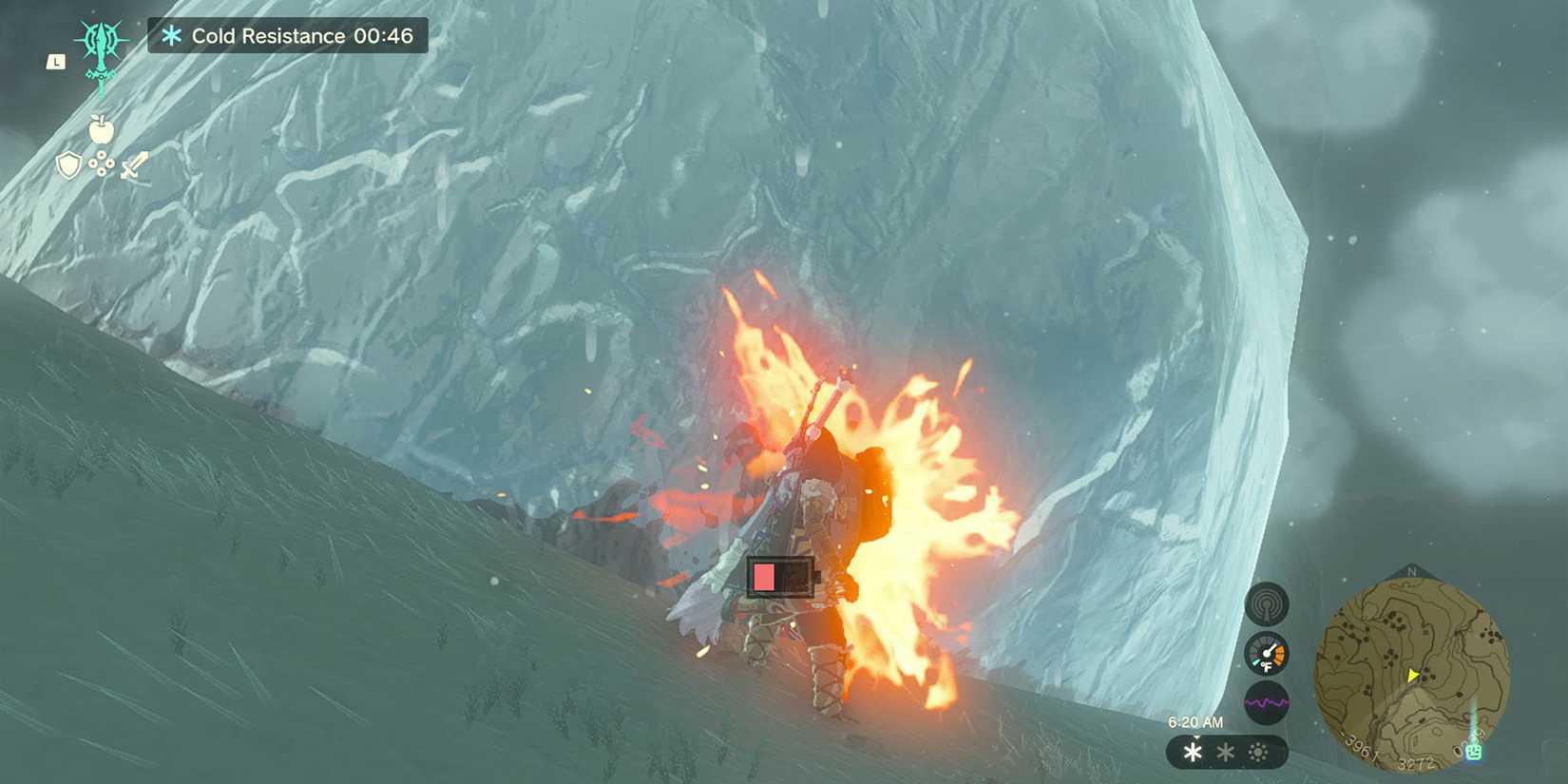Click the green battery icon on the minimap
Screen dimensions: 1568x784
(x=1474, y=752)
